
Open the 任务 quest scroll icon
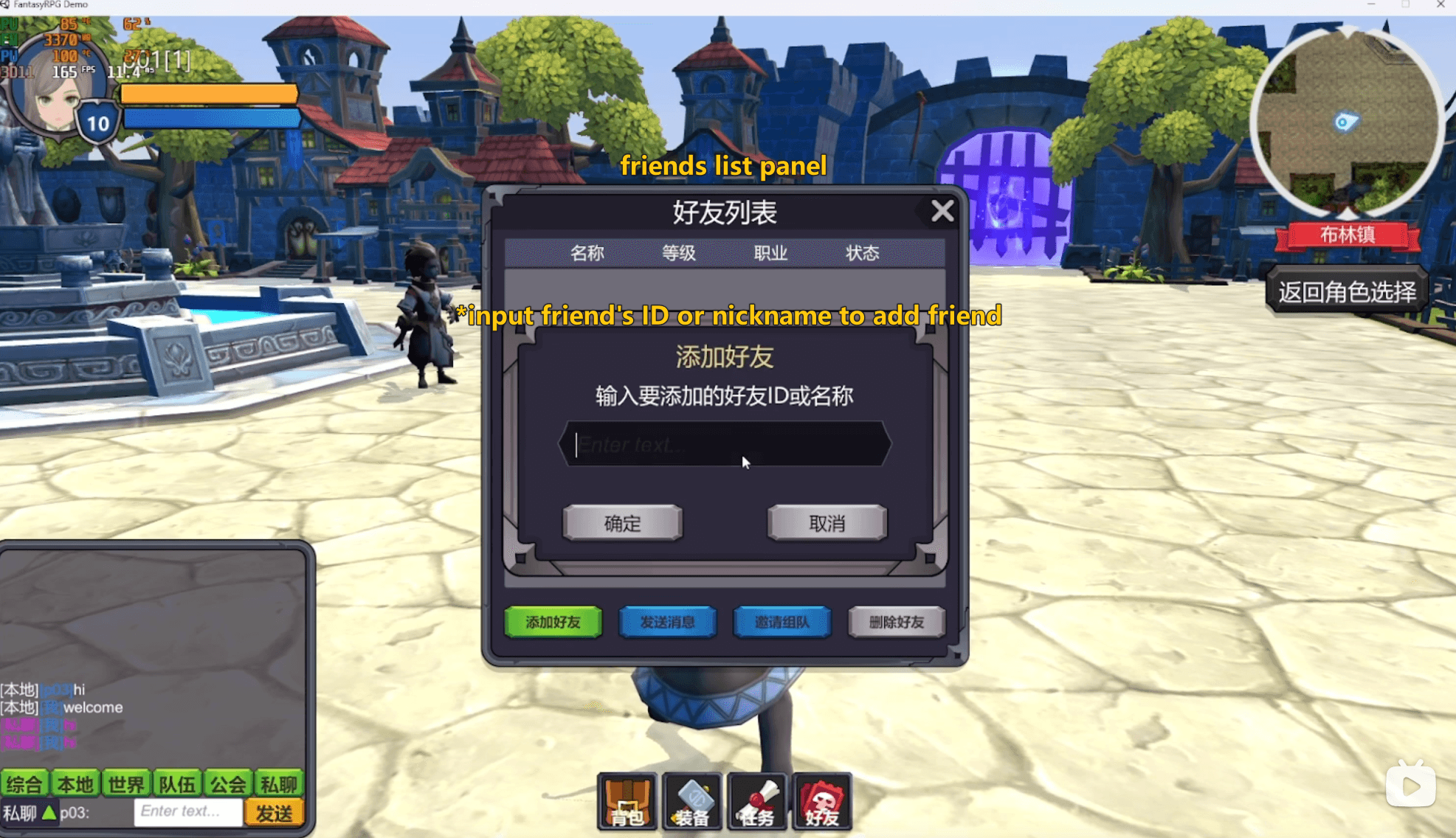tap(756, 803)
